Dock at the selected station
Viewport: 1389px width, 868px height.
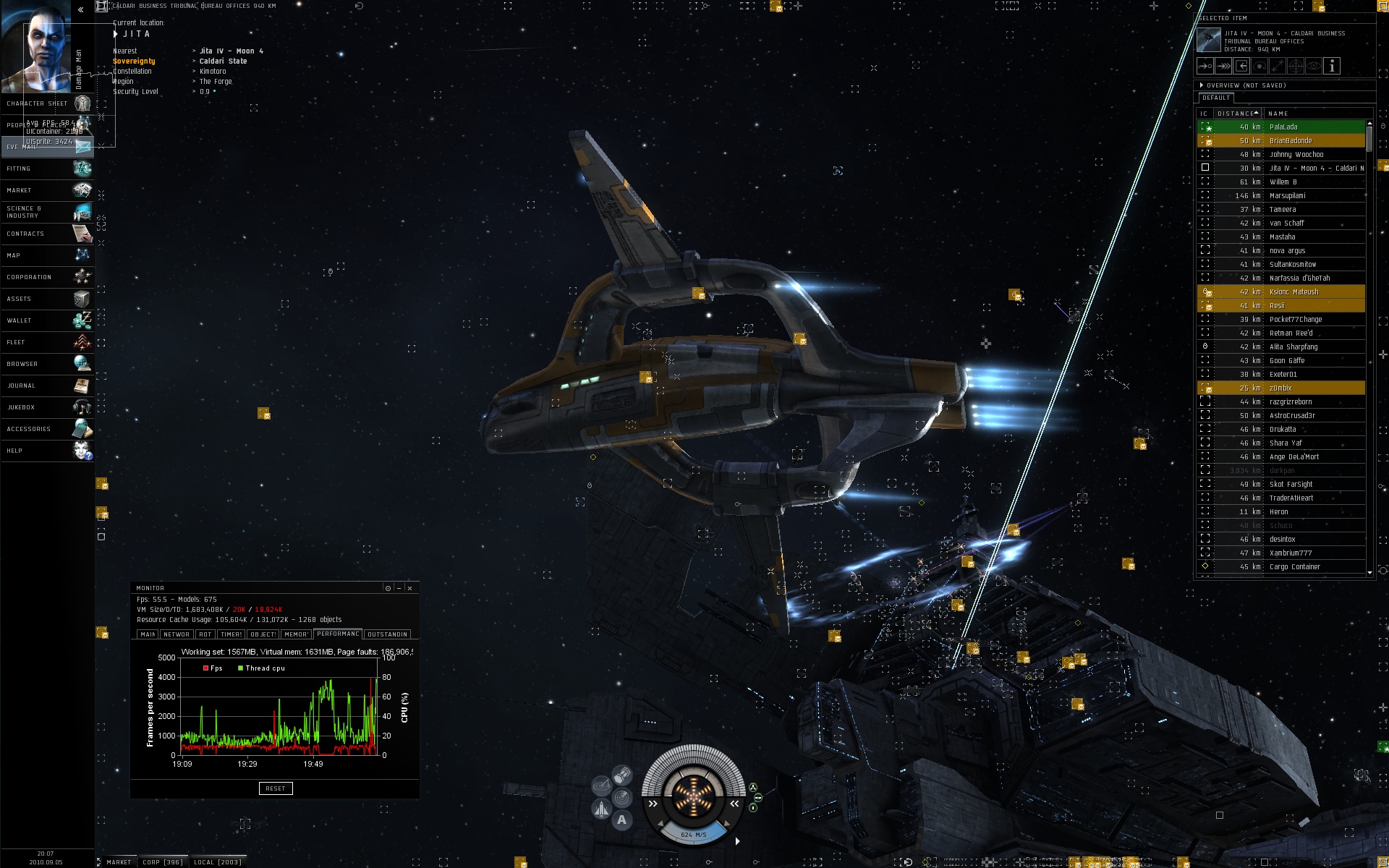[1241, 67]
